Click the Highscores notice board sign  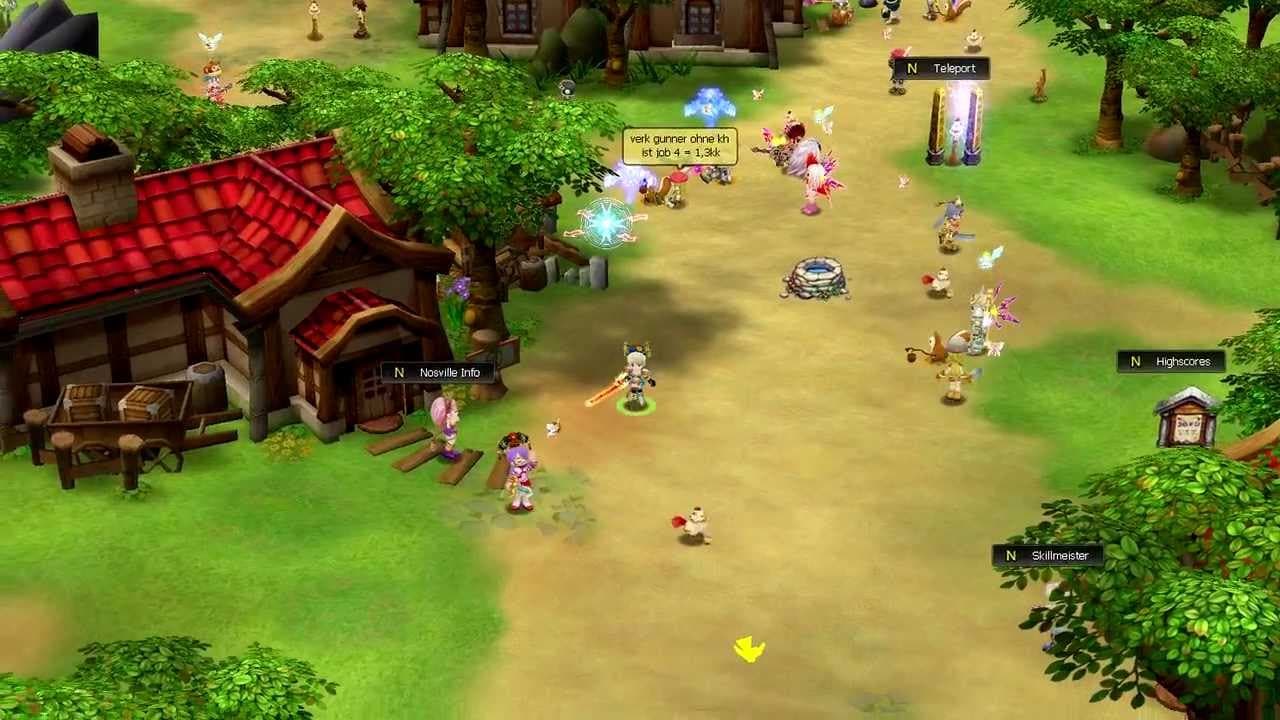point(1185,419)
